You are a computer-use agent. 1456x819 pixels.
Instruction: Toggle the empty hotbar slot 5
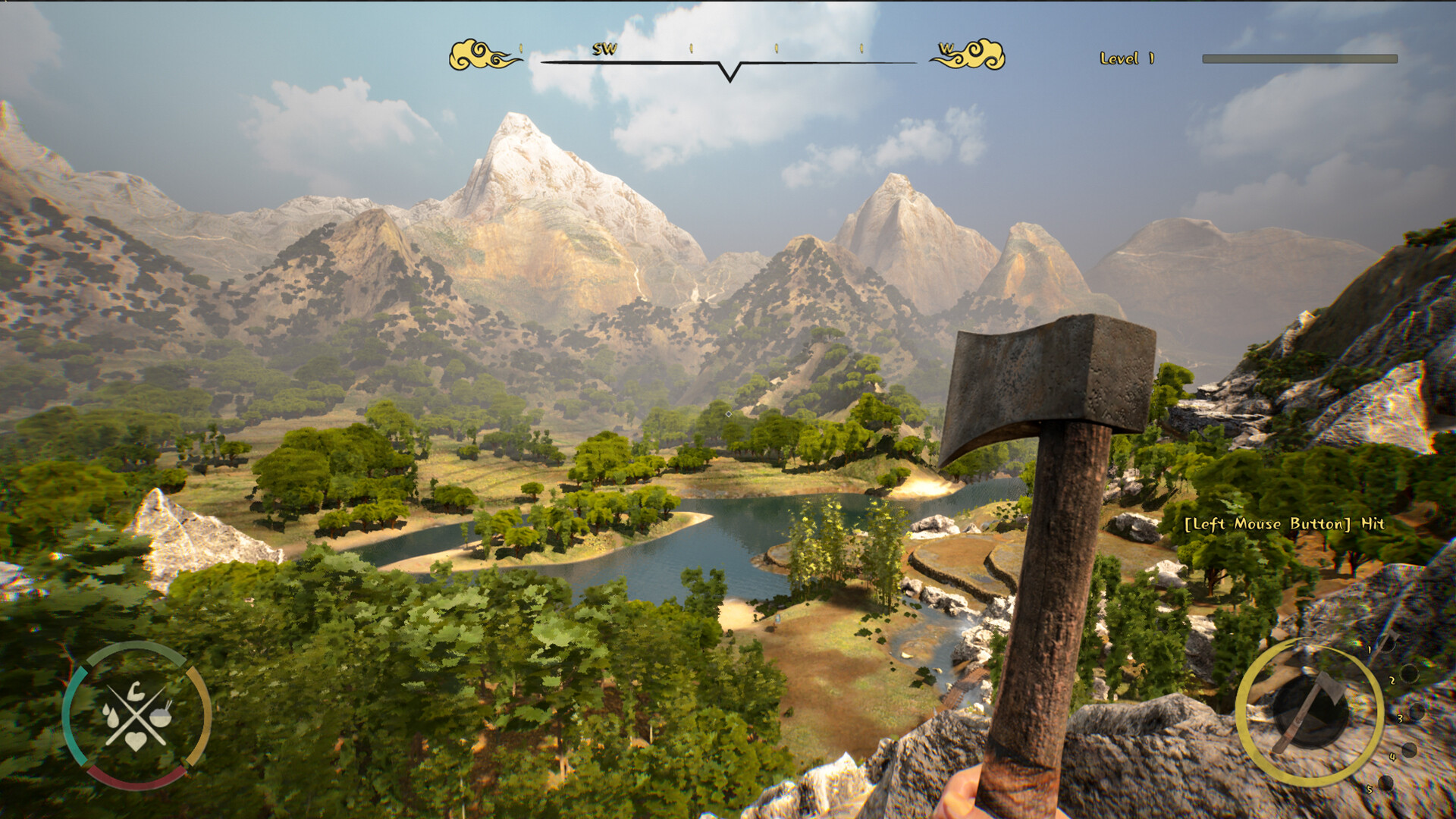pyautogui.click(x=1385, y=783)
